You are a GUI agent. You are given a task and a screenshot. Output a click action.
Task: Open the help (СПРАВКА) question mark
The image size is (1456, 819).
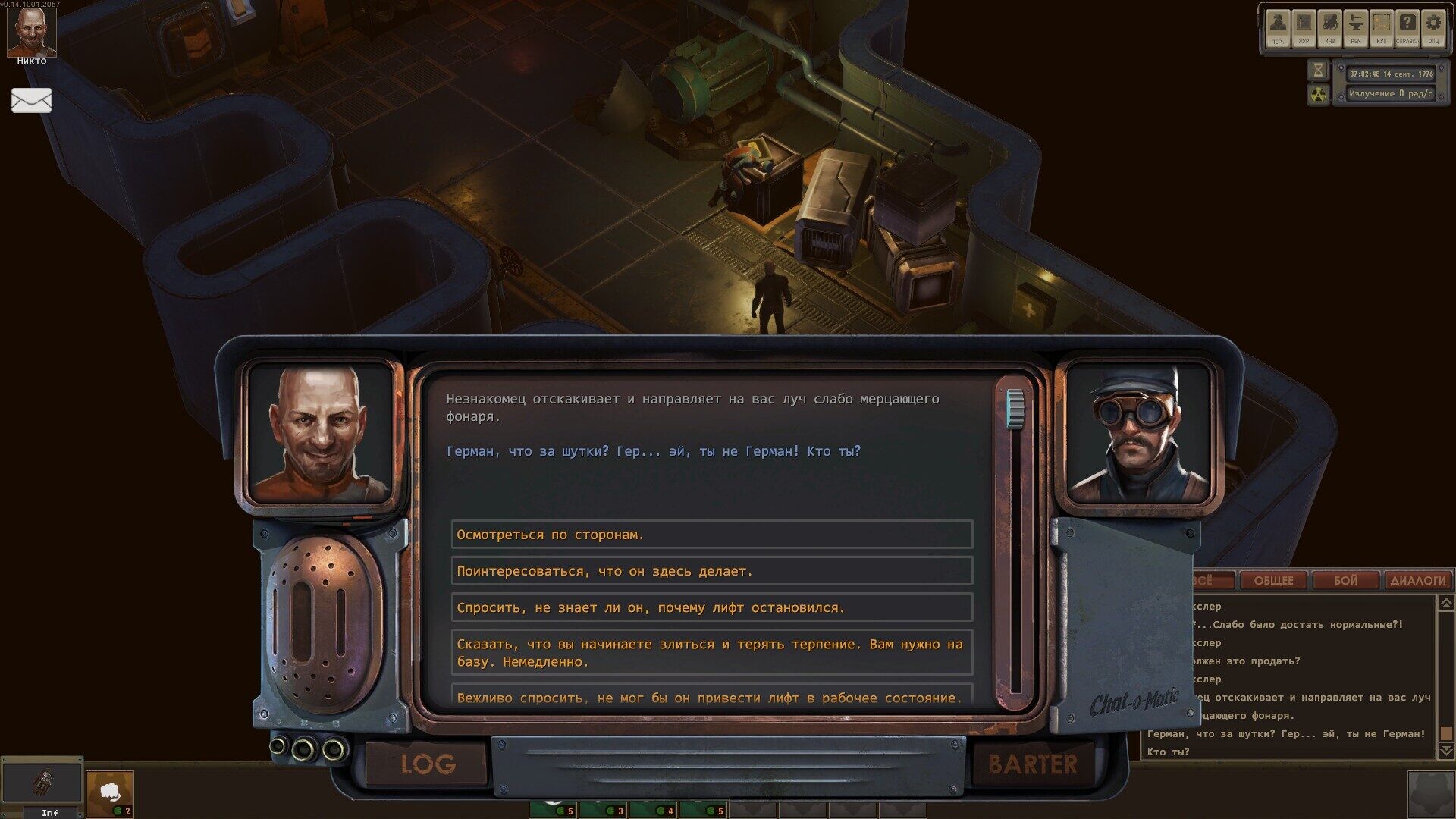coord(1407,26)
